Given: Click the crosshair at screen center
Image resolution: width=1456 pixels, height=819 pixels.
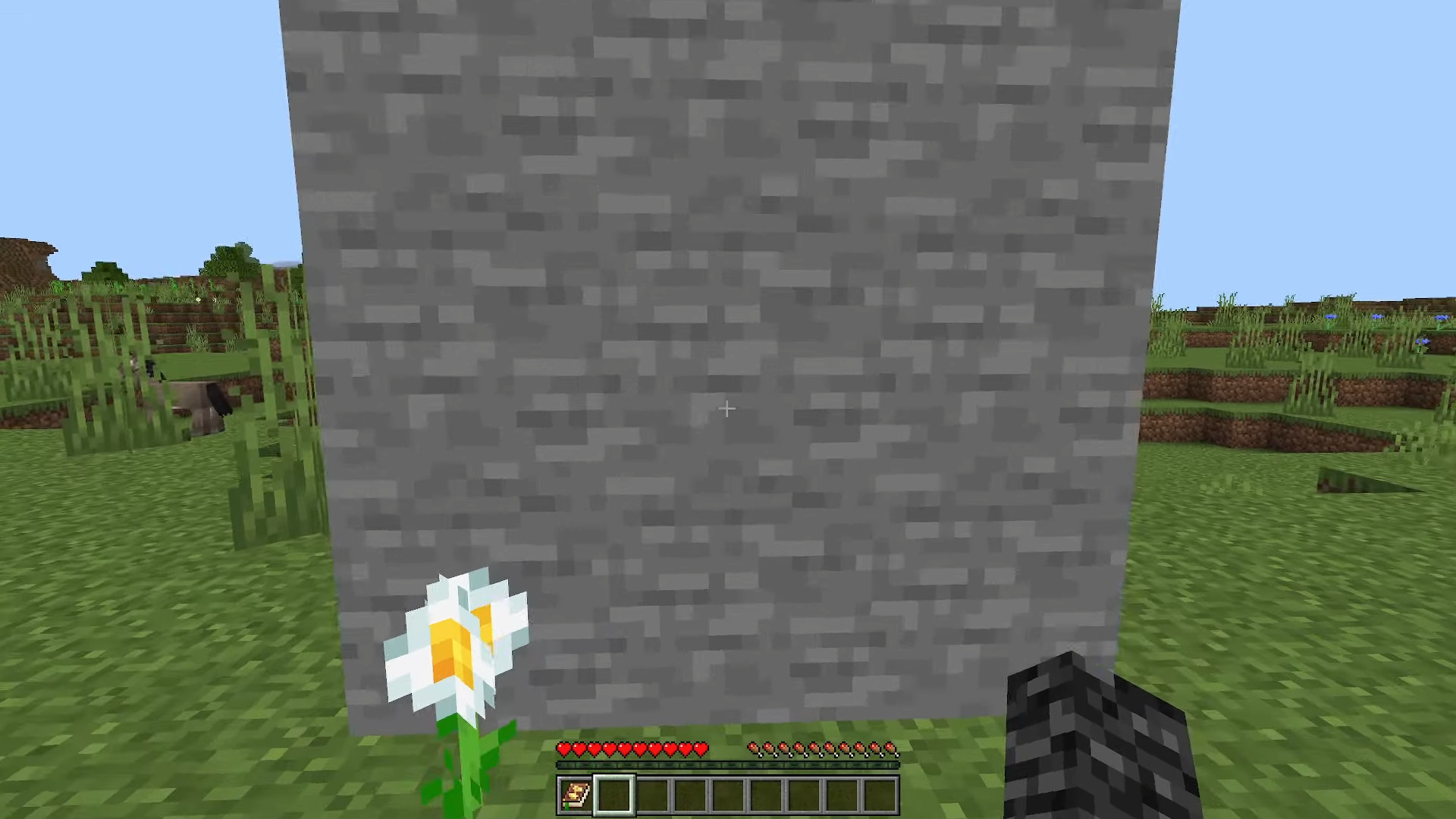Looking at the screenshot, I should [x=726, y=409].
